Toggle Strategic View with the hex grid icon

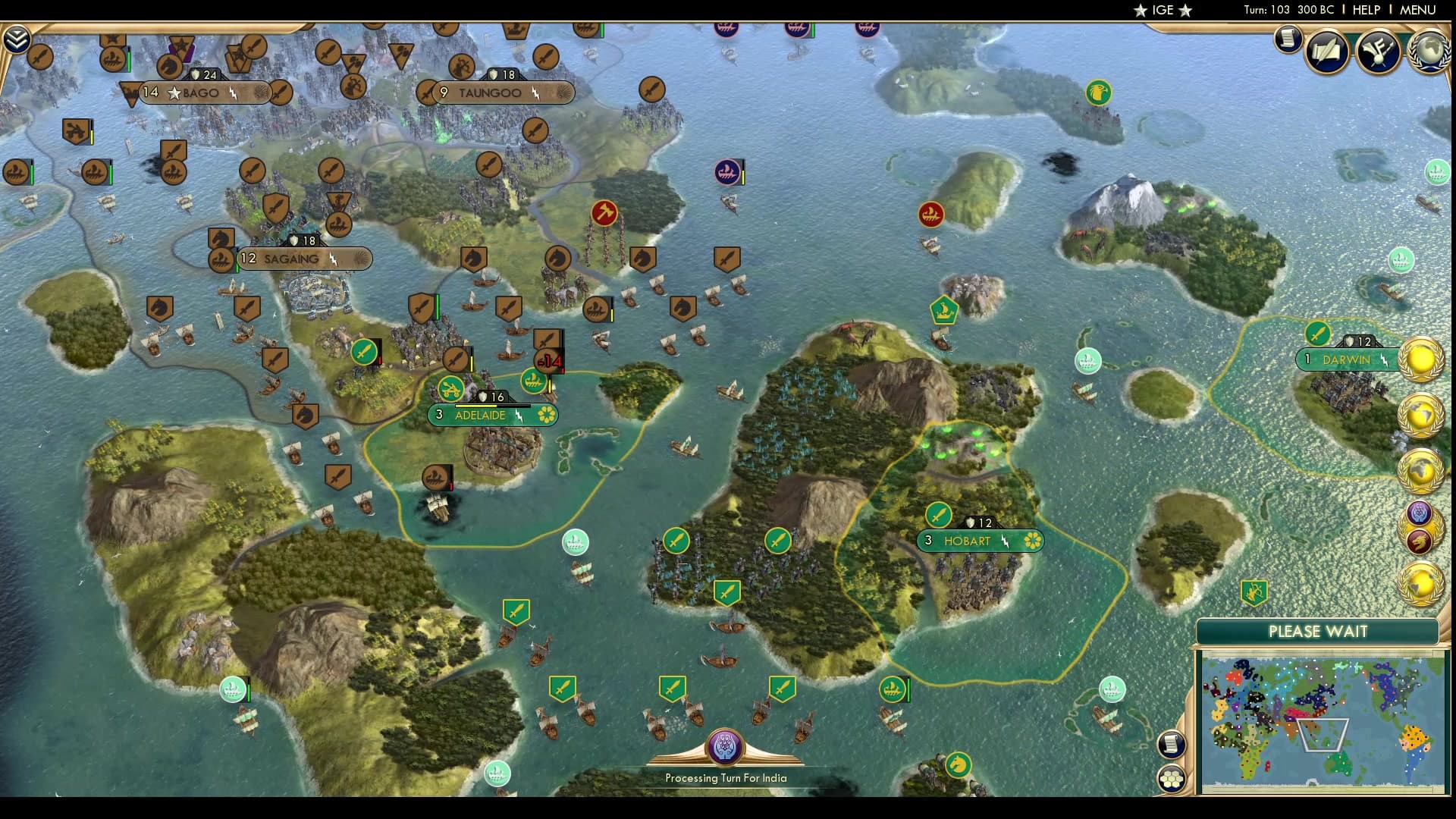coord(1172,778)
